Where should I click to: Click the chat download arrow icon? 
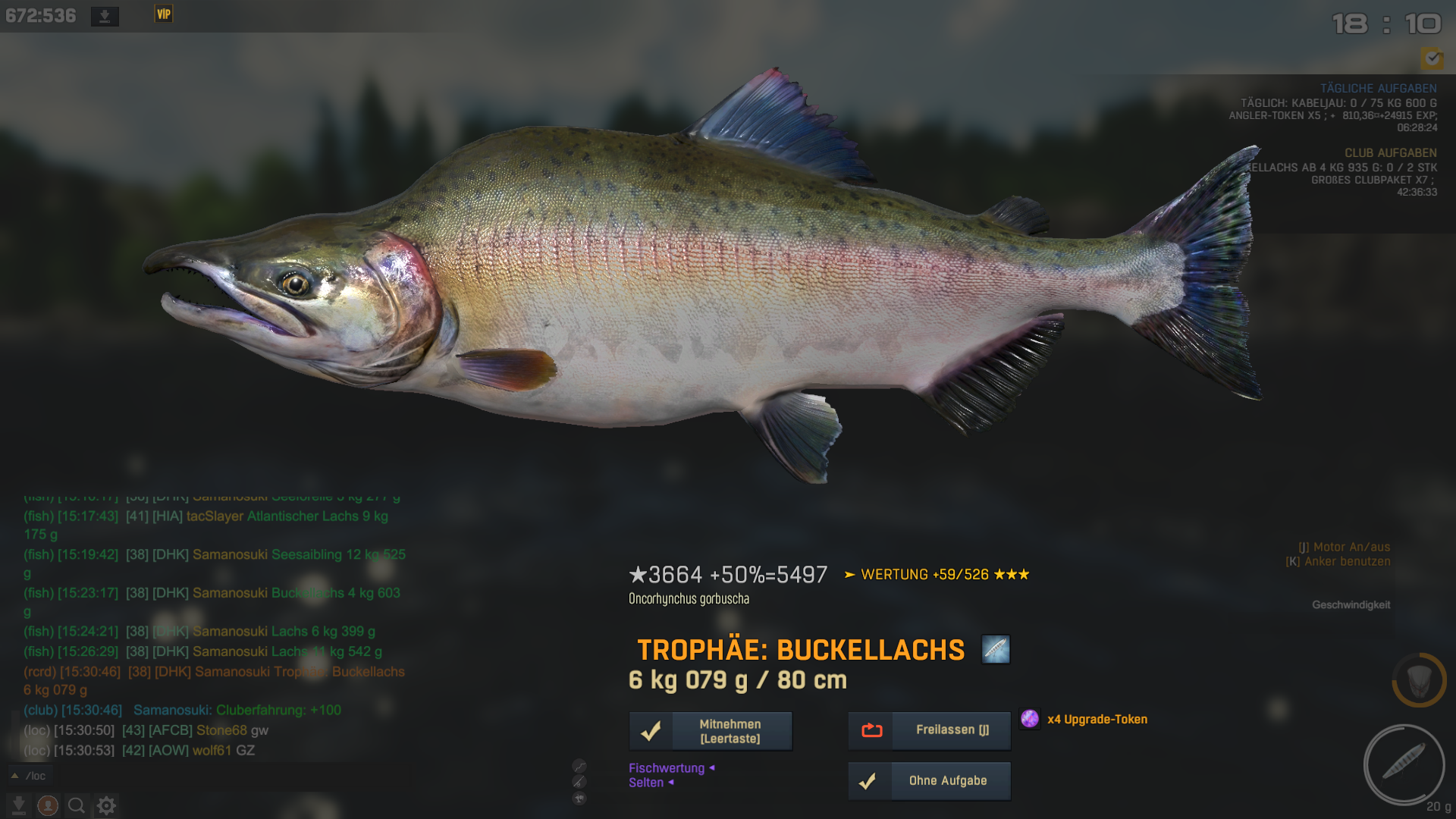point(19,805)
